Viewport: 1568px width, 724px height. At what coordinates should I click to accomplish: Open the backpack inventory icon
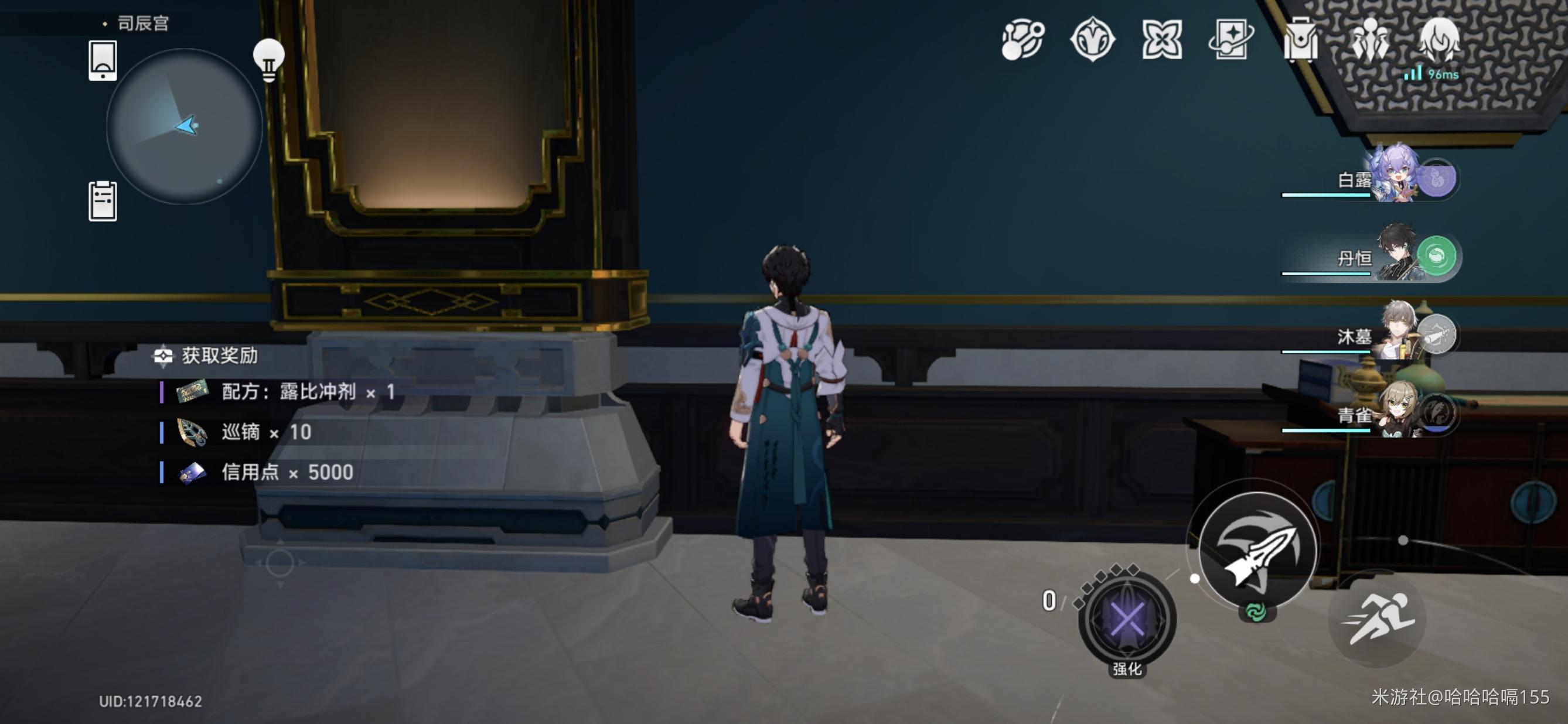pos(1300,39)
